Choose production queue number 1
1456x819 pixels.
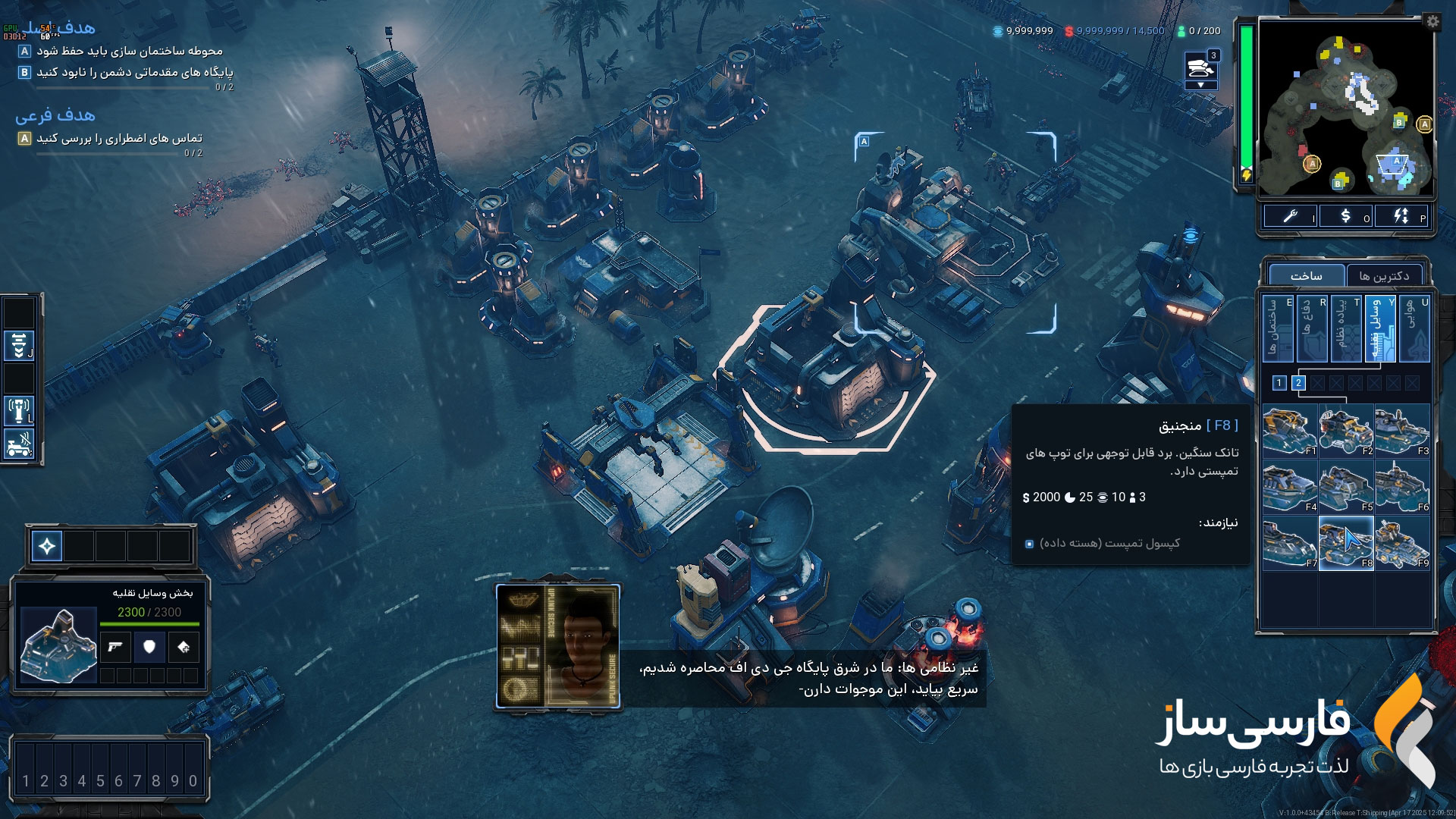[x=1279, y=383]
